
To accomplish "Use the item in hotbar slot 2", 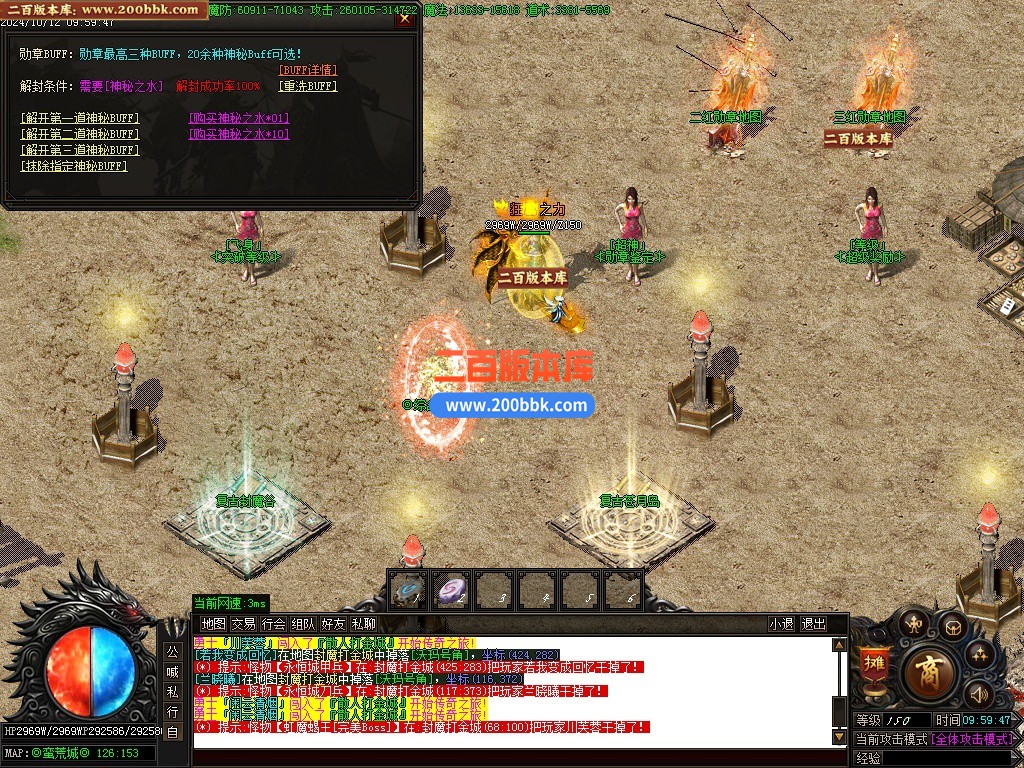I will 452,591.
